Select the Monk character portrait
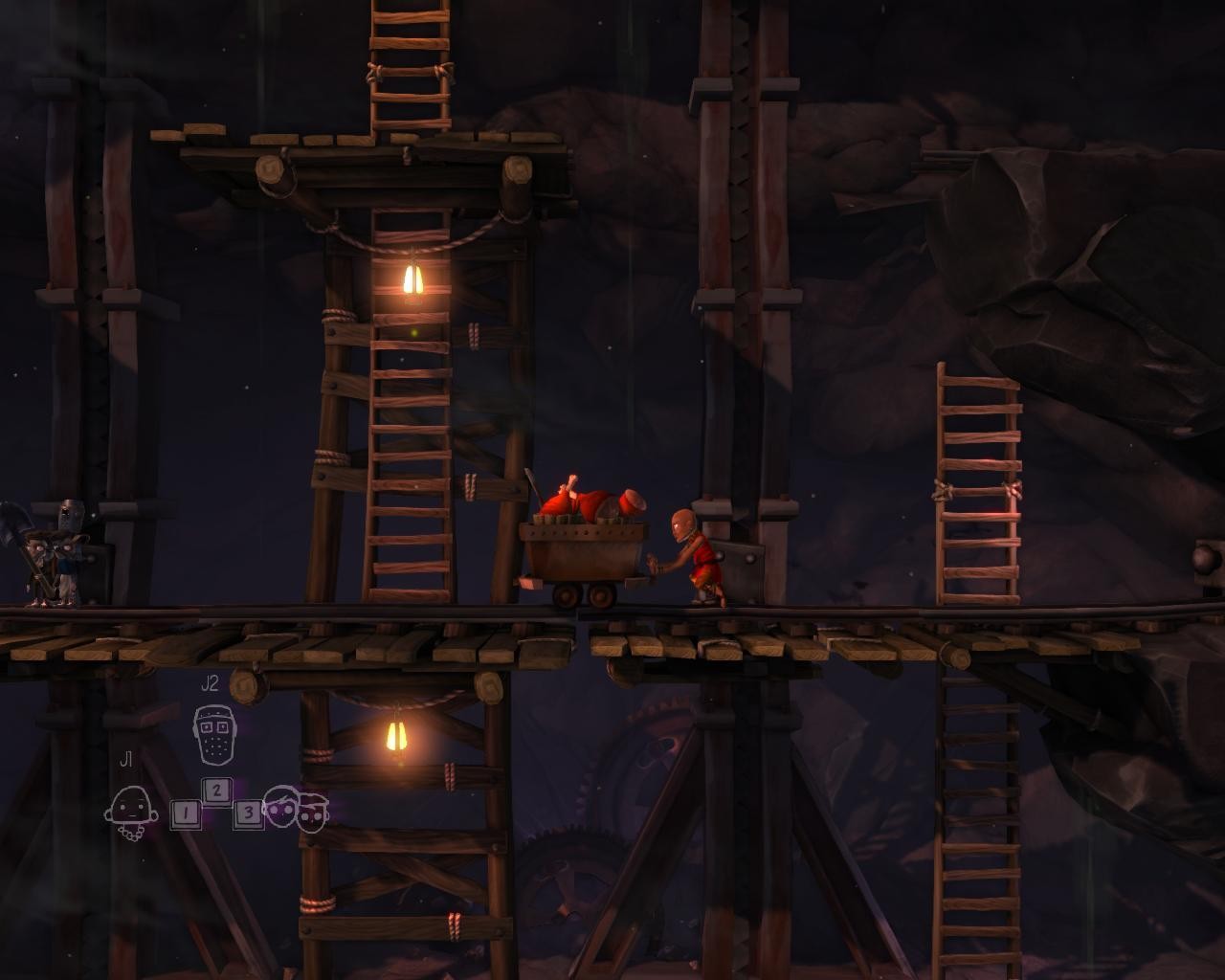 pyautogui.click(x=129, y=810)
